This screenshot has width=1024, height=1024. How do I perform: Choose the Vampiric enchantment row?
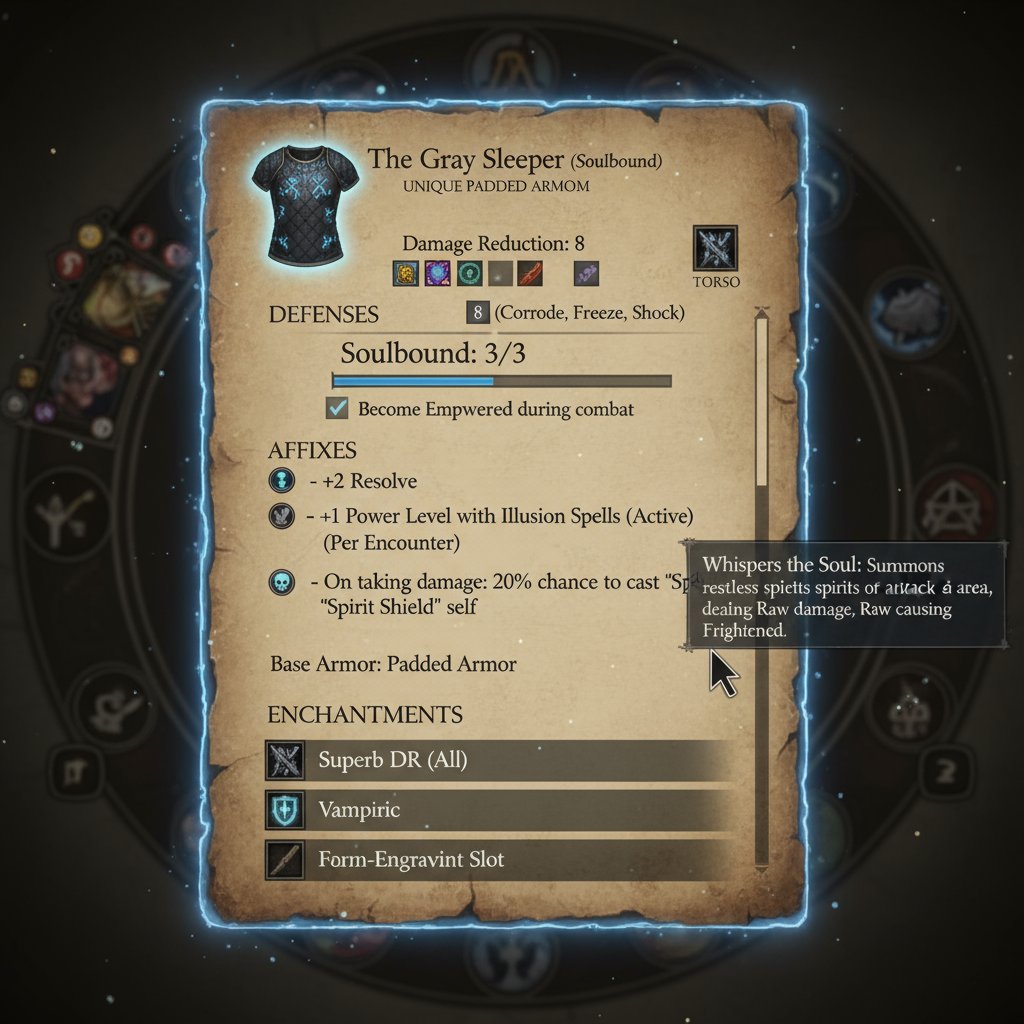coord(500,810)
